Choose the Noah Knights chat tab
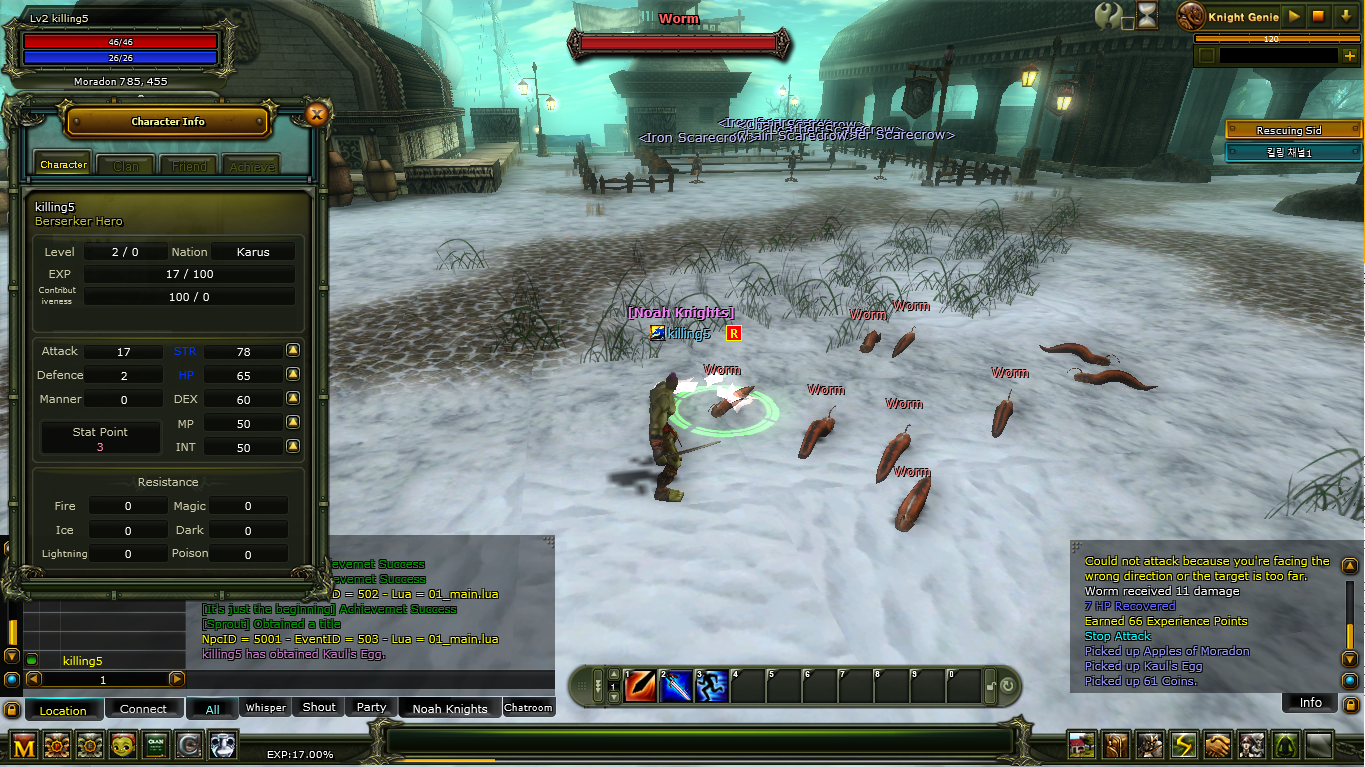1365x767 pixels. pos(450,708)
